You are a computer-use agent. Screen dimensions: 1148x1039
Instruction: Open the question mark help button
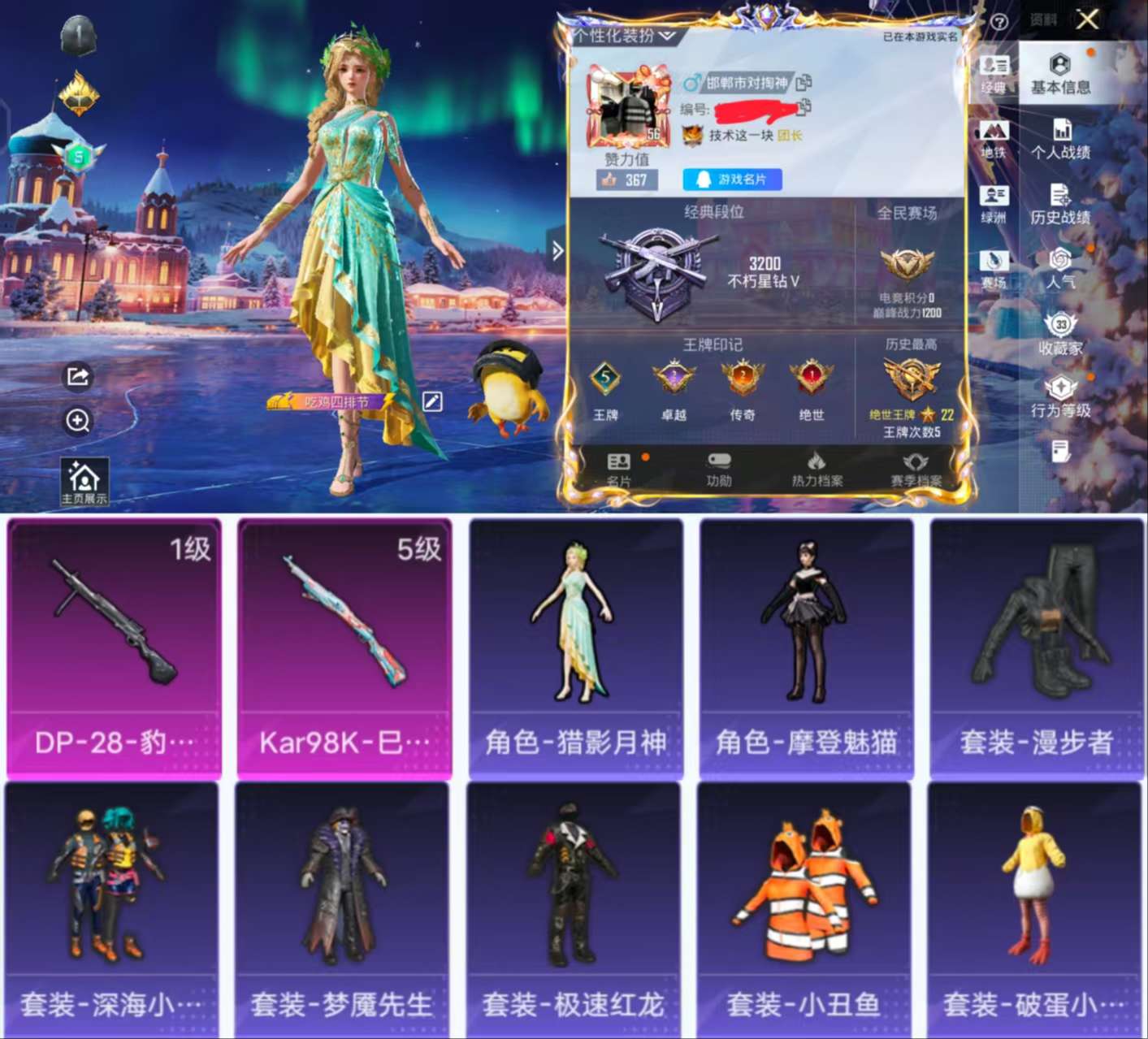point(999,20)
